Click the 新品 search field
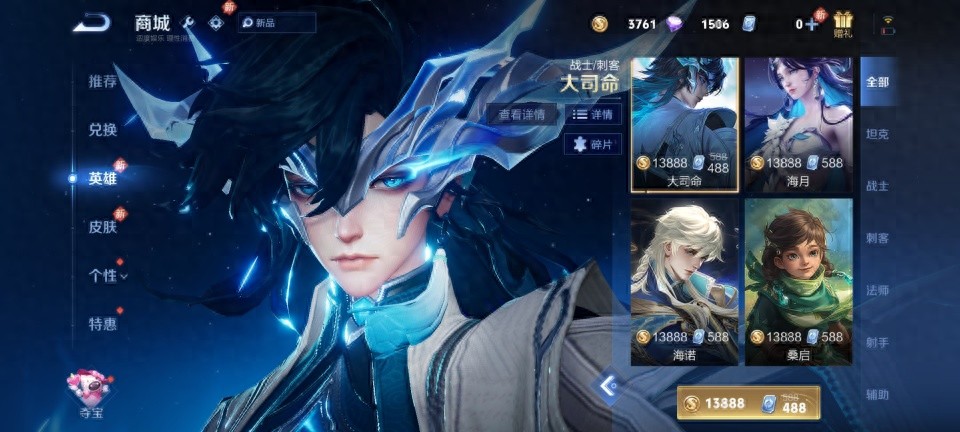Viewport: 960px width, 432px height. pyautogui.click(x=277, y=23)
